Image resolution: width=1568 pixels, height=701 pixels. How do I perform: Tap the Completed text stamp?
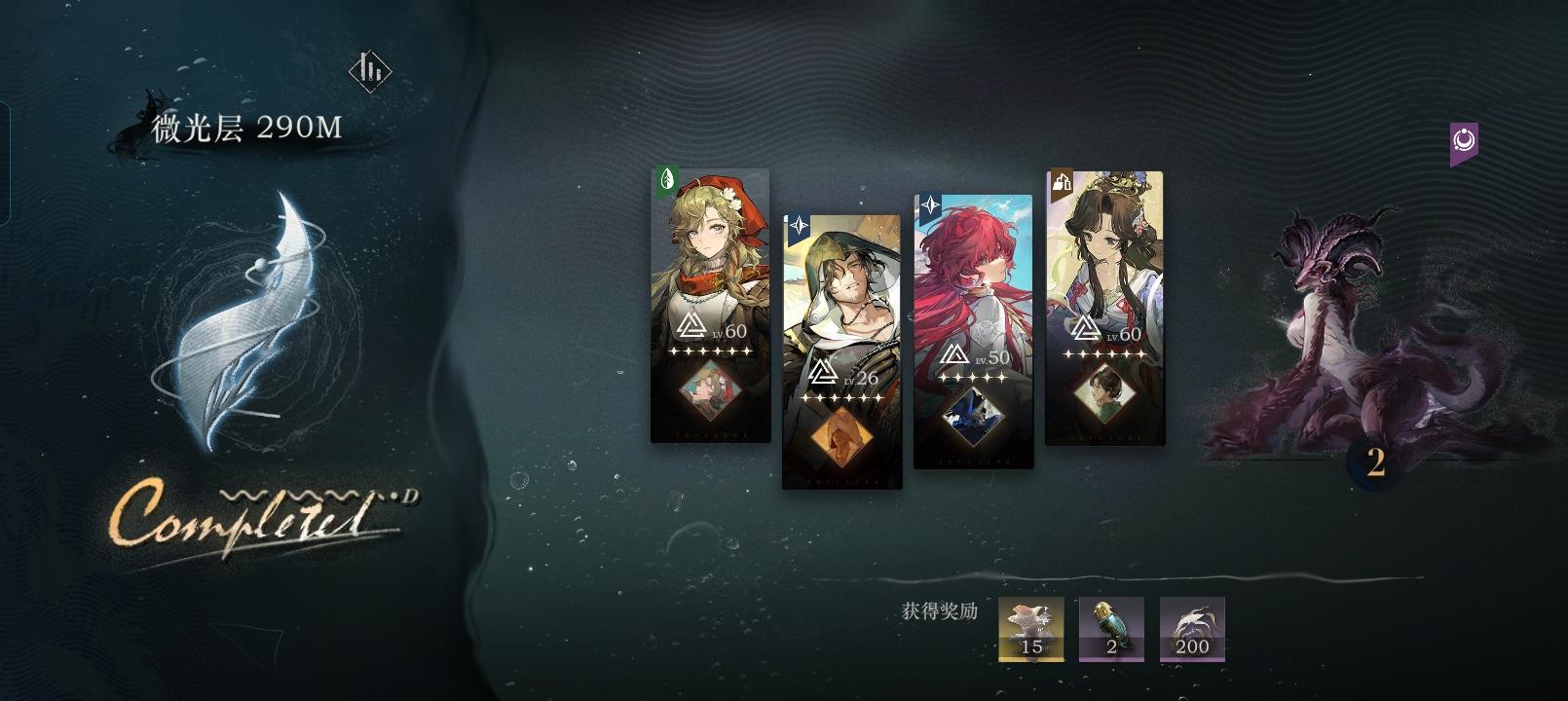[x=258, y=516]
